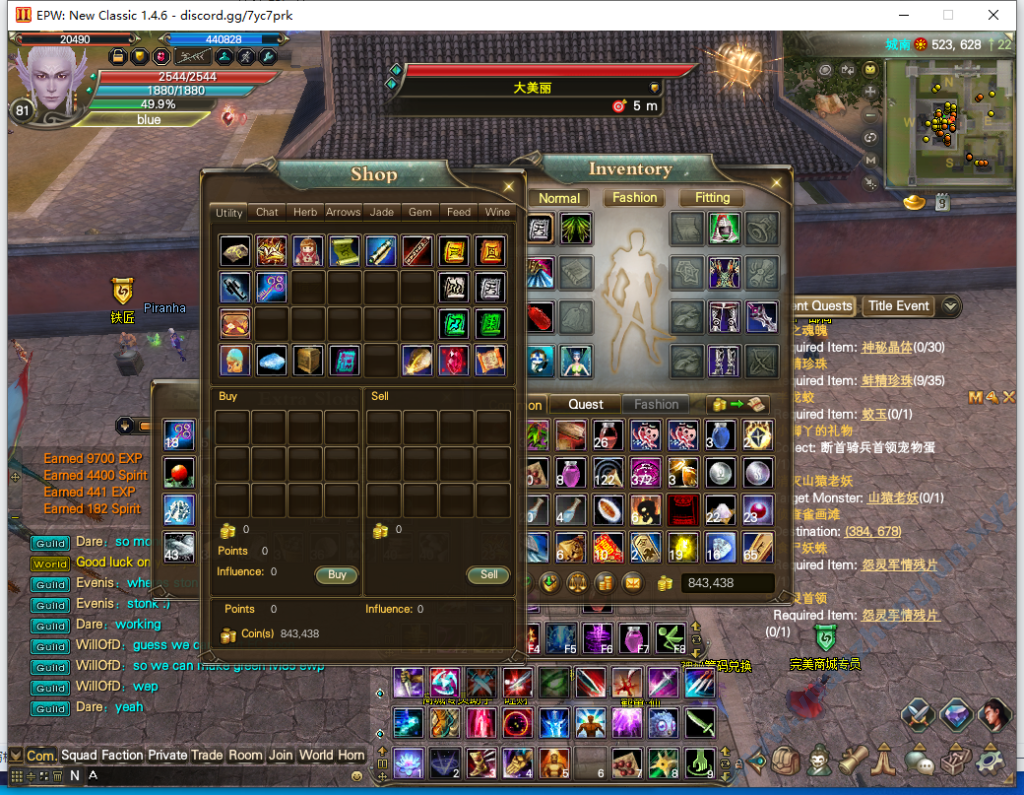Click the shop Buy button

tap(337, 575)
